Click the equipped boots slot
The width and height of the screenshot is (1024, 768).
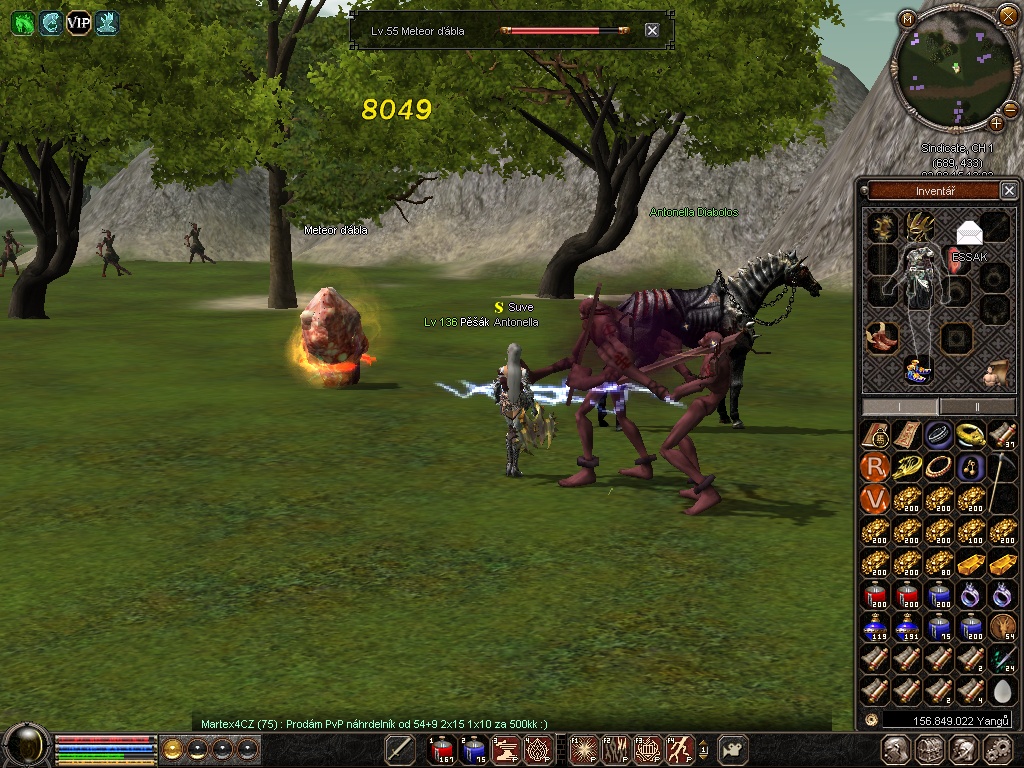(880, 338)
